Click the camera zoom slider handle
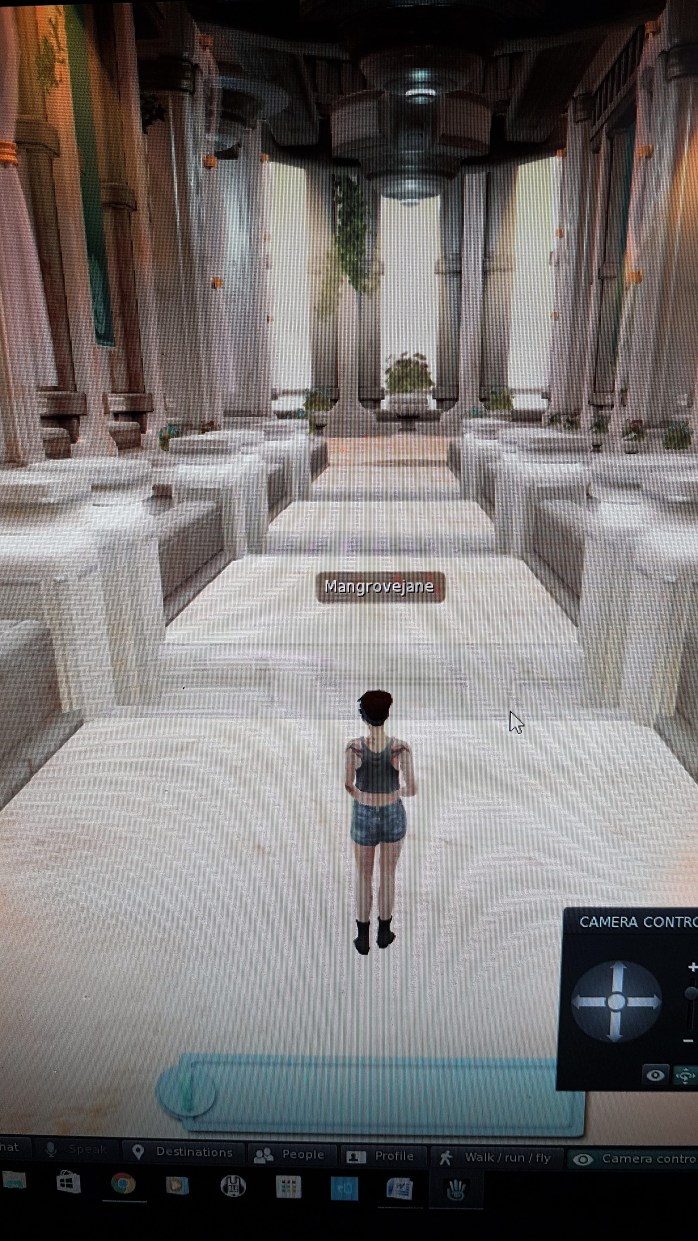This screenshot has height=1241, width=698. [x=690, y=993]
